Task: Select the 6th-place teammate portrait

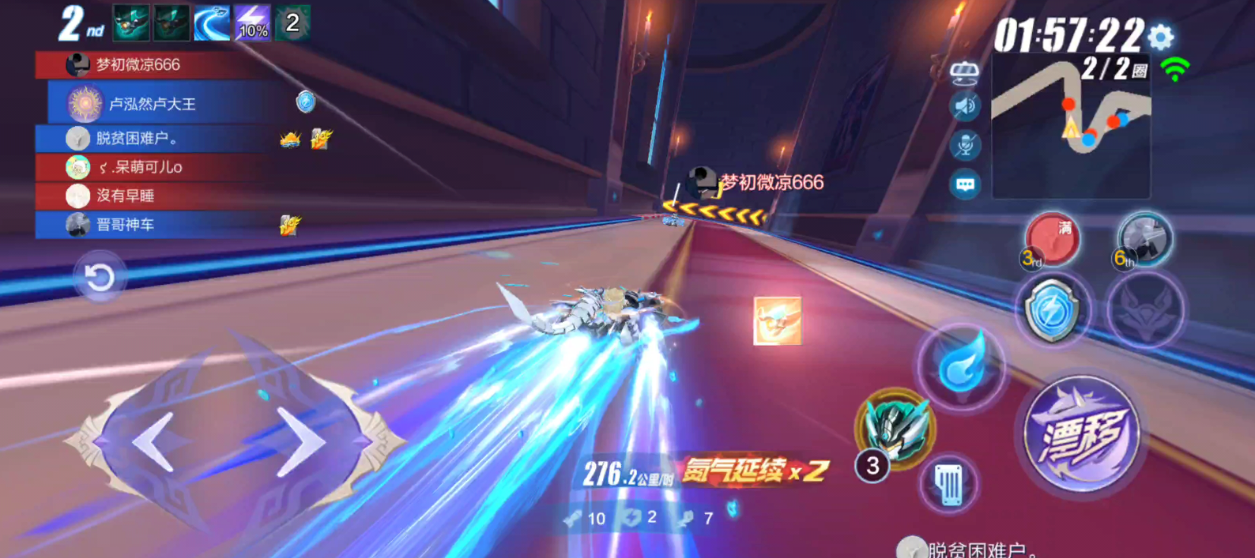Action: pyautogui.click(x=1143, y=238)
